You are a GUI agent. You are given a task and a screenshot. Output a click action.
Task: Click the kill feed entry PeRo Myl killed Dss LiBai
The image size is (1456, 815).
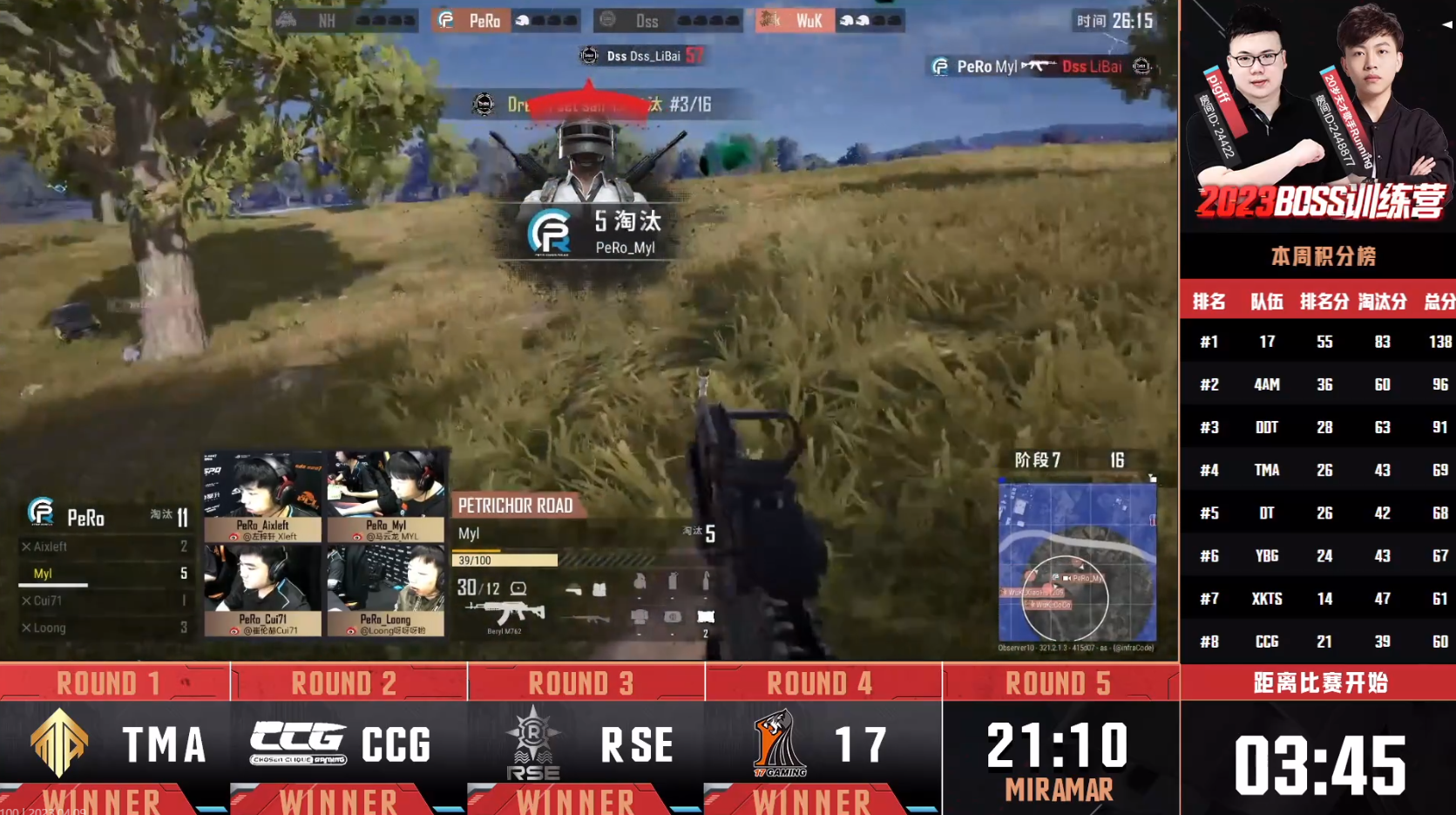coord(1041,66)
